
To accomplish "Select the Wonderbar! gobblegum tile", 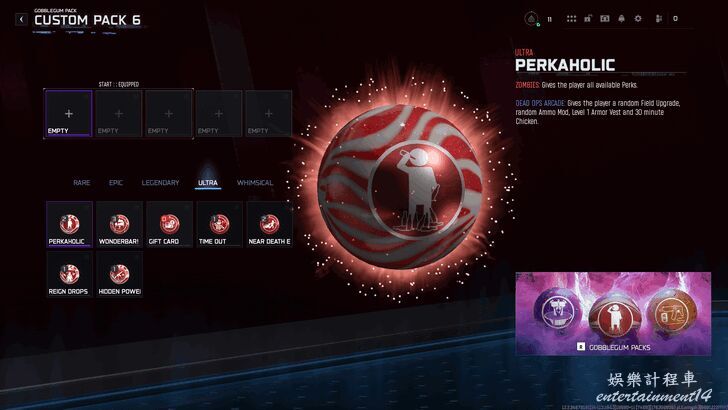I will [x=119, y=224].
